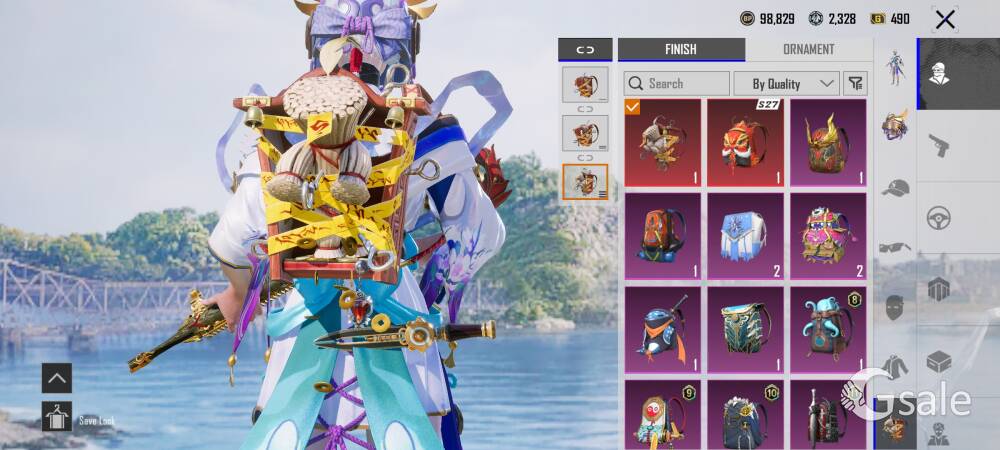This screenshot has height=450, width=1000.
Task: Open the filter funnel options
Action: click(855, 84)
